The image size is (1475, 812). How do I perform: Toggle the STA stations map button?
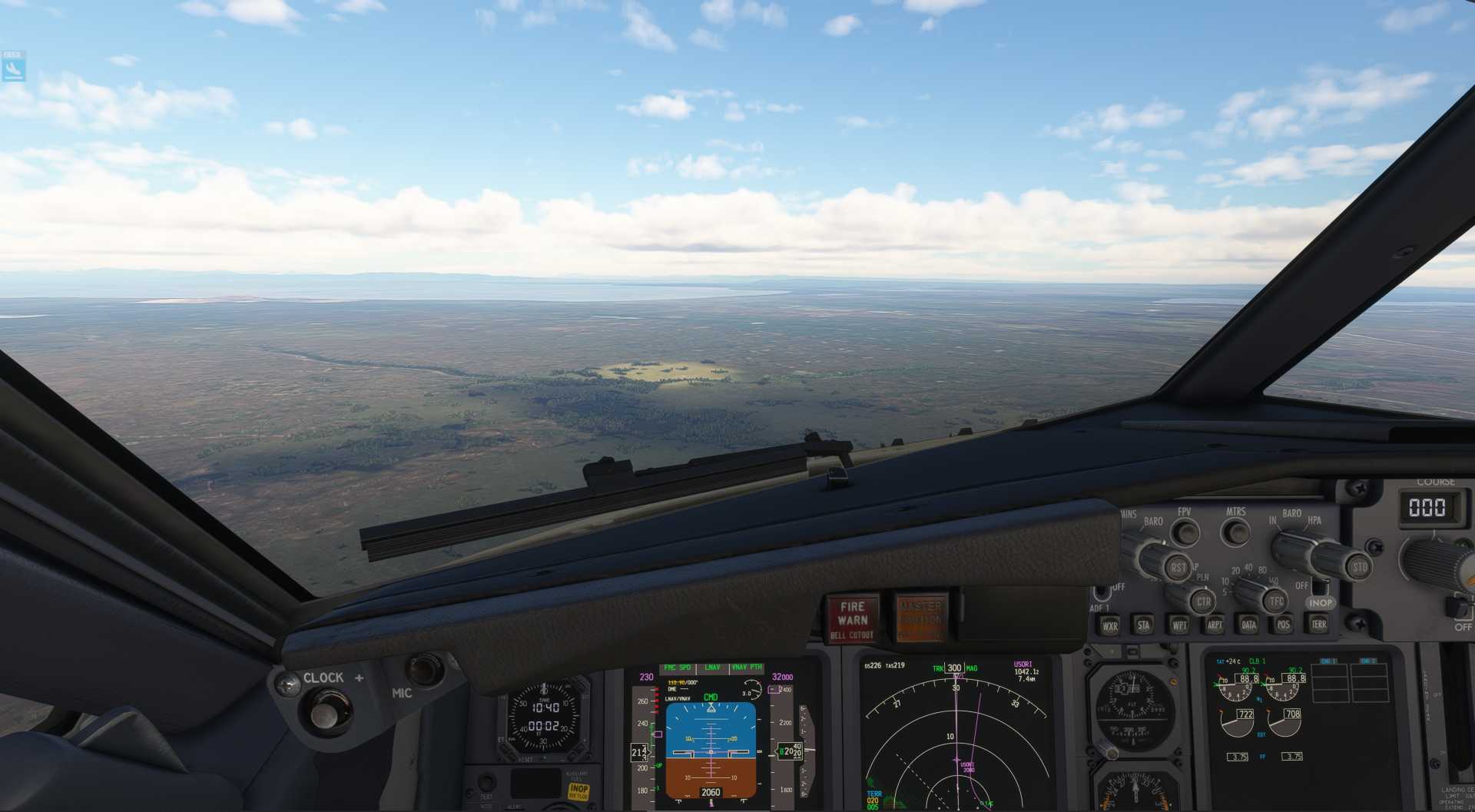click(x=1143, y=625)
